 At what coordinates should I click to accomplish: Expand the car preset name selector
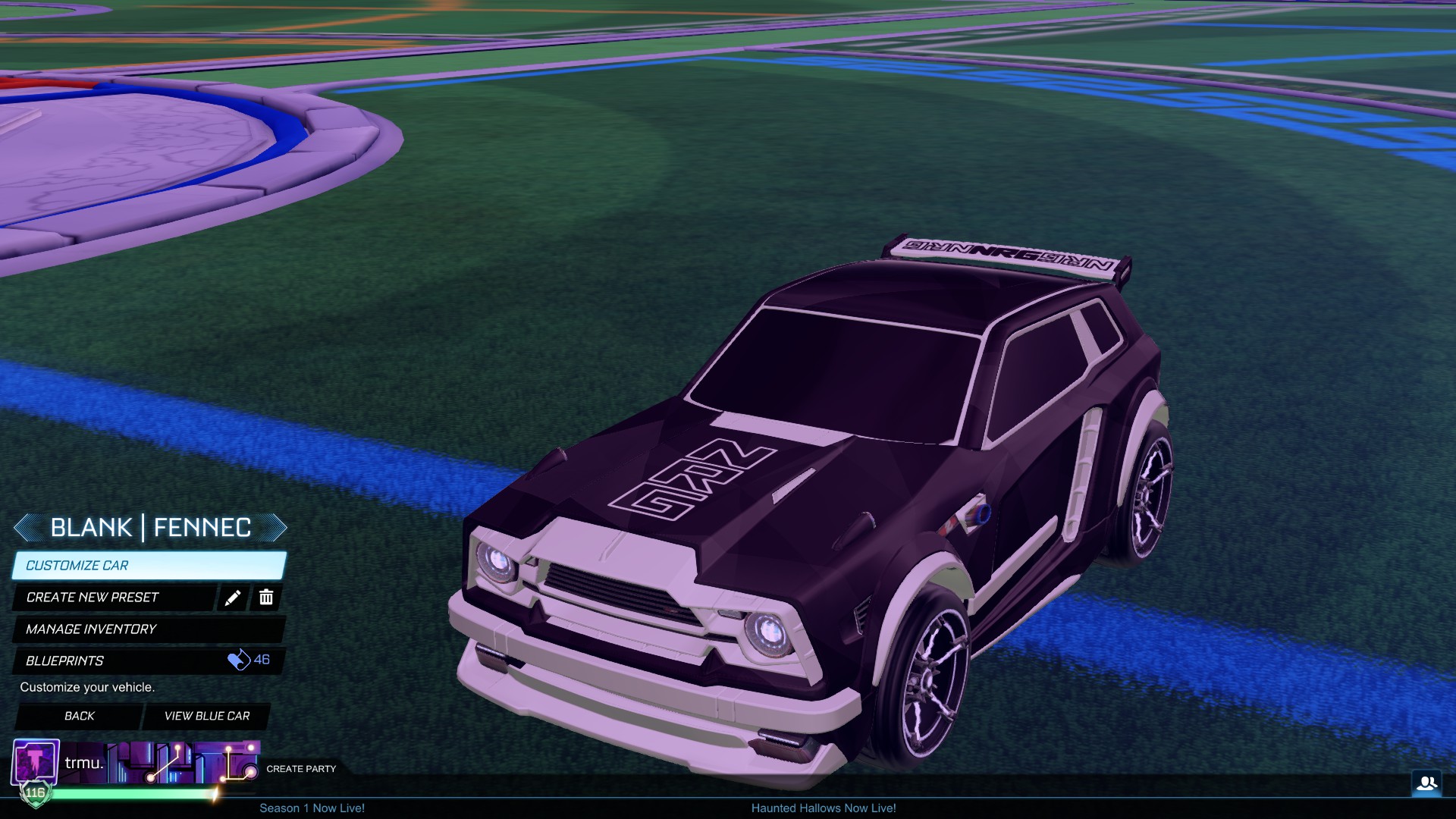point(151,527)
